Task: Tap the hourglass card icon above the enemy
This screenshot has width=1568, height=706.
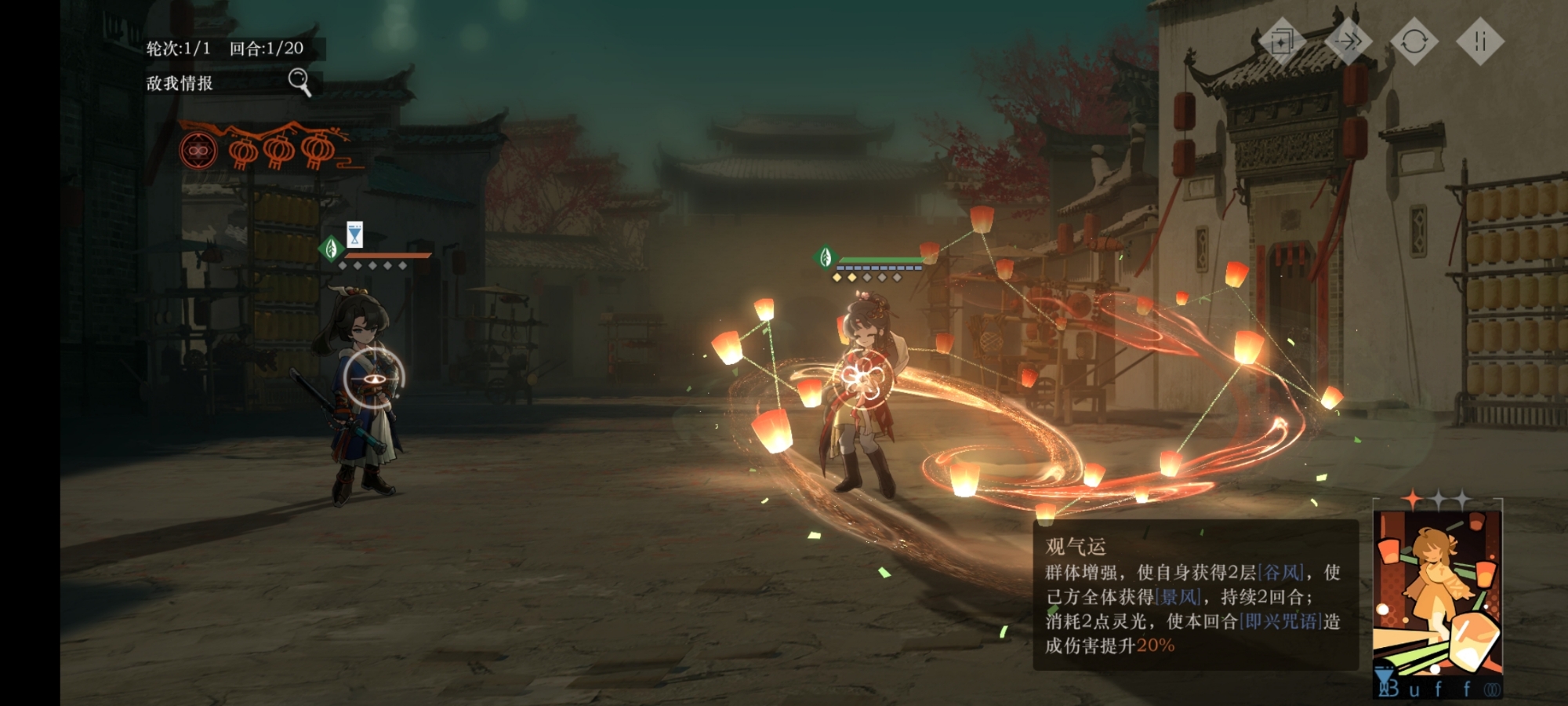Action: click(x=354, y=234)
